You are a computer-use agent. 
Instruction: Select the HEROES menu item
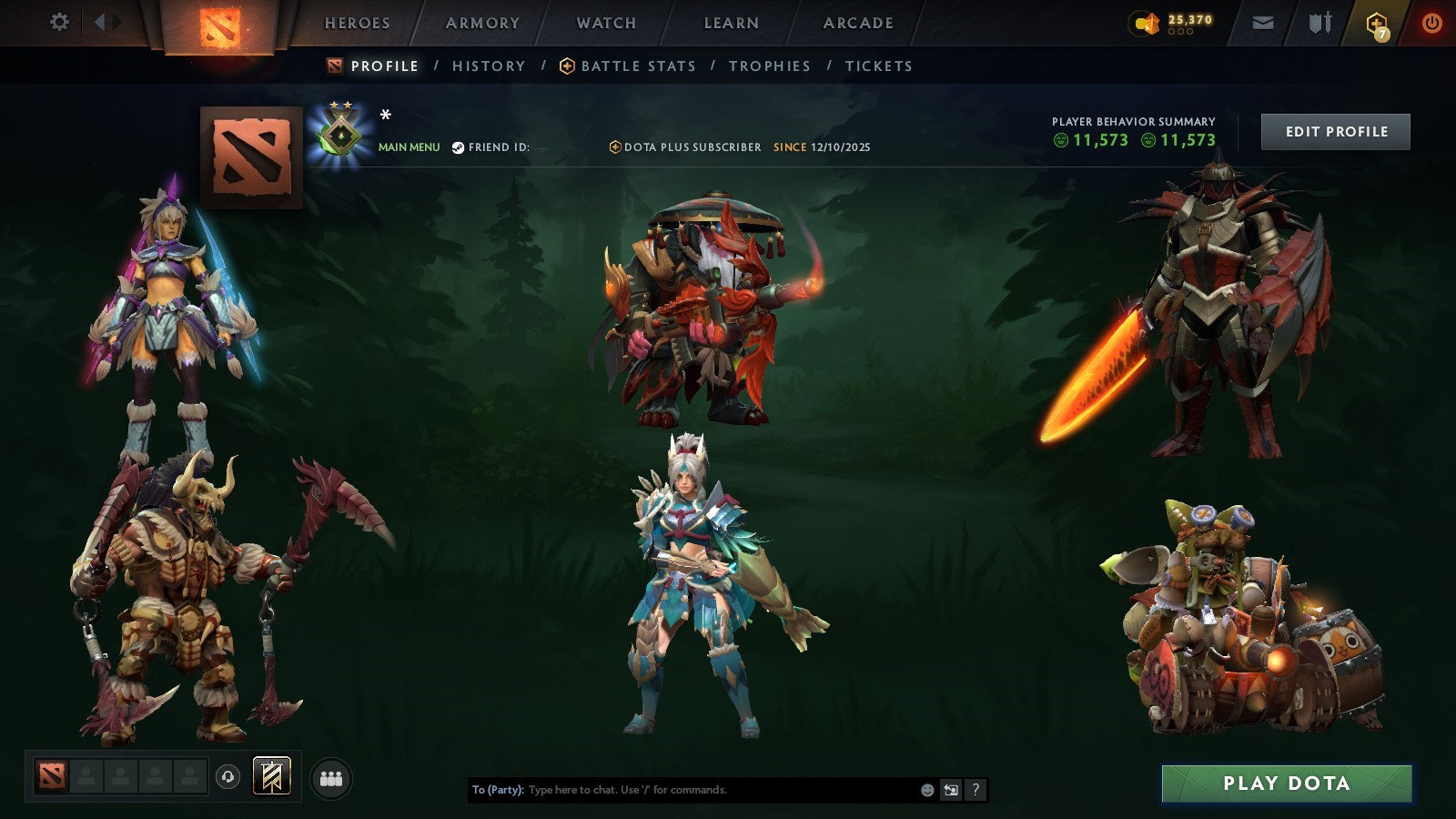click(x=357, y=23)
